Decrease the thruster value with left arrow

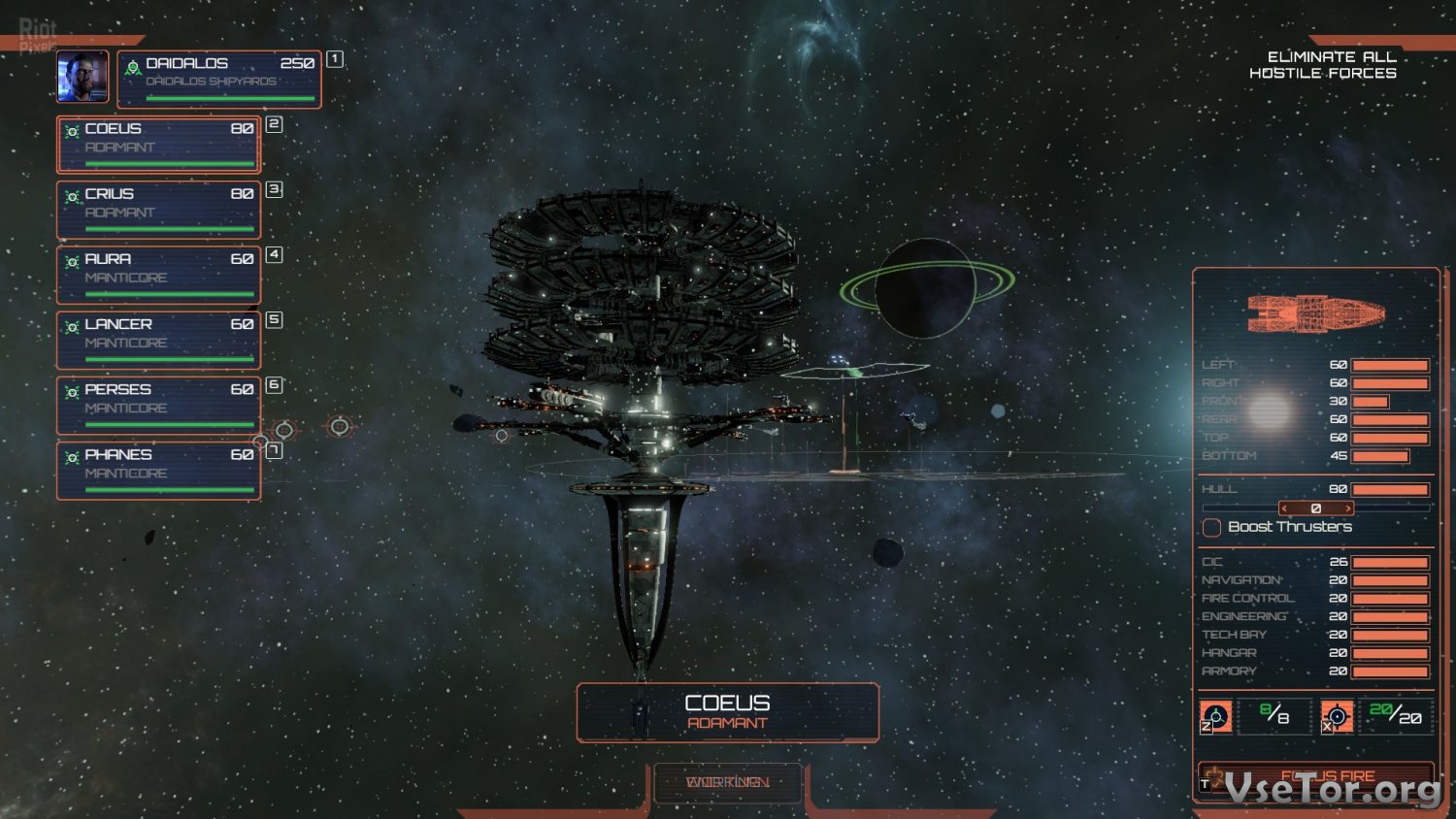click(x=1284, y=508)
